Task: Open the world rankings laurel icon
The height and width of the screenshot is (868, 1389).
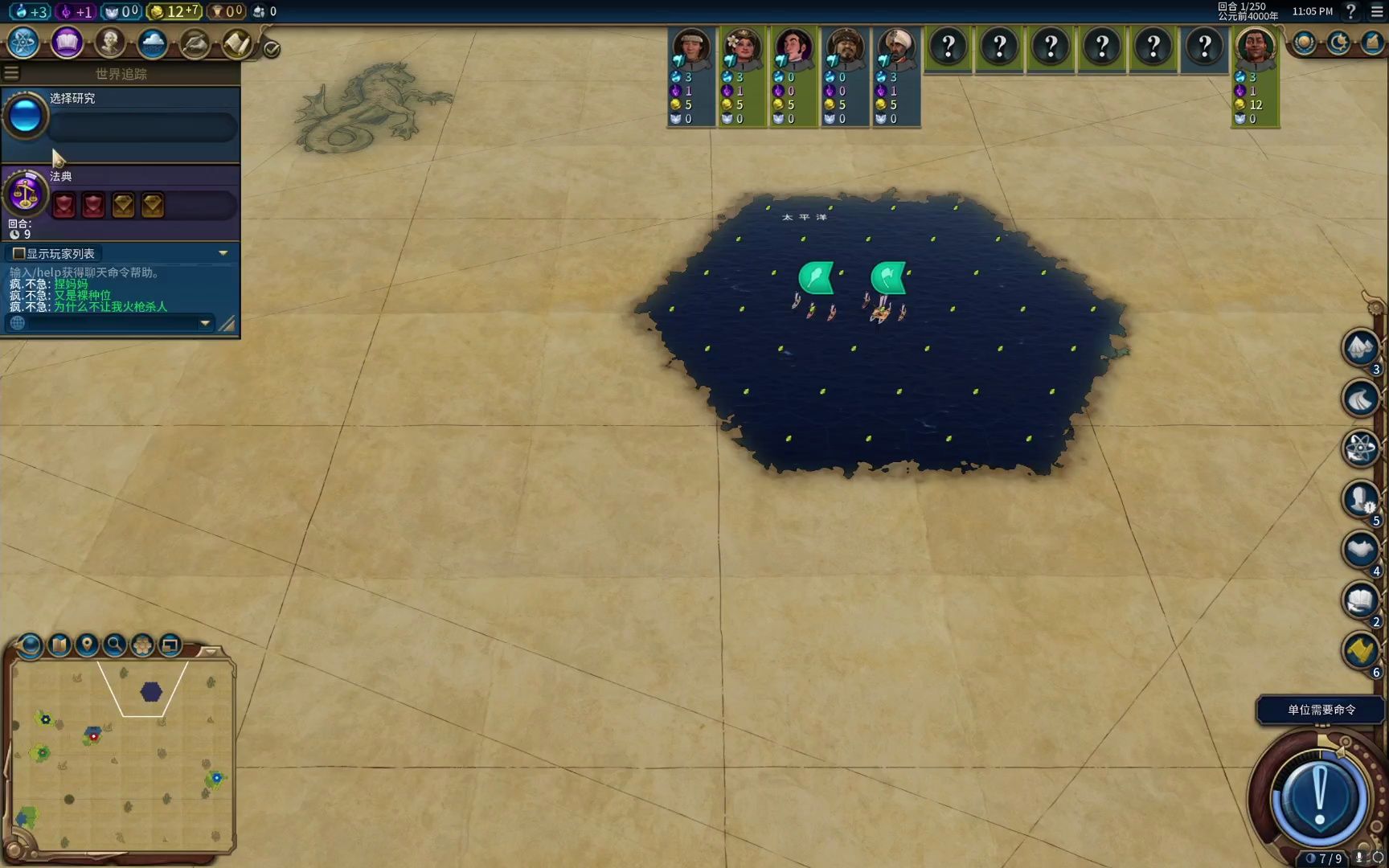Action: (x=1304, y=43)
